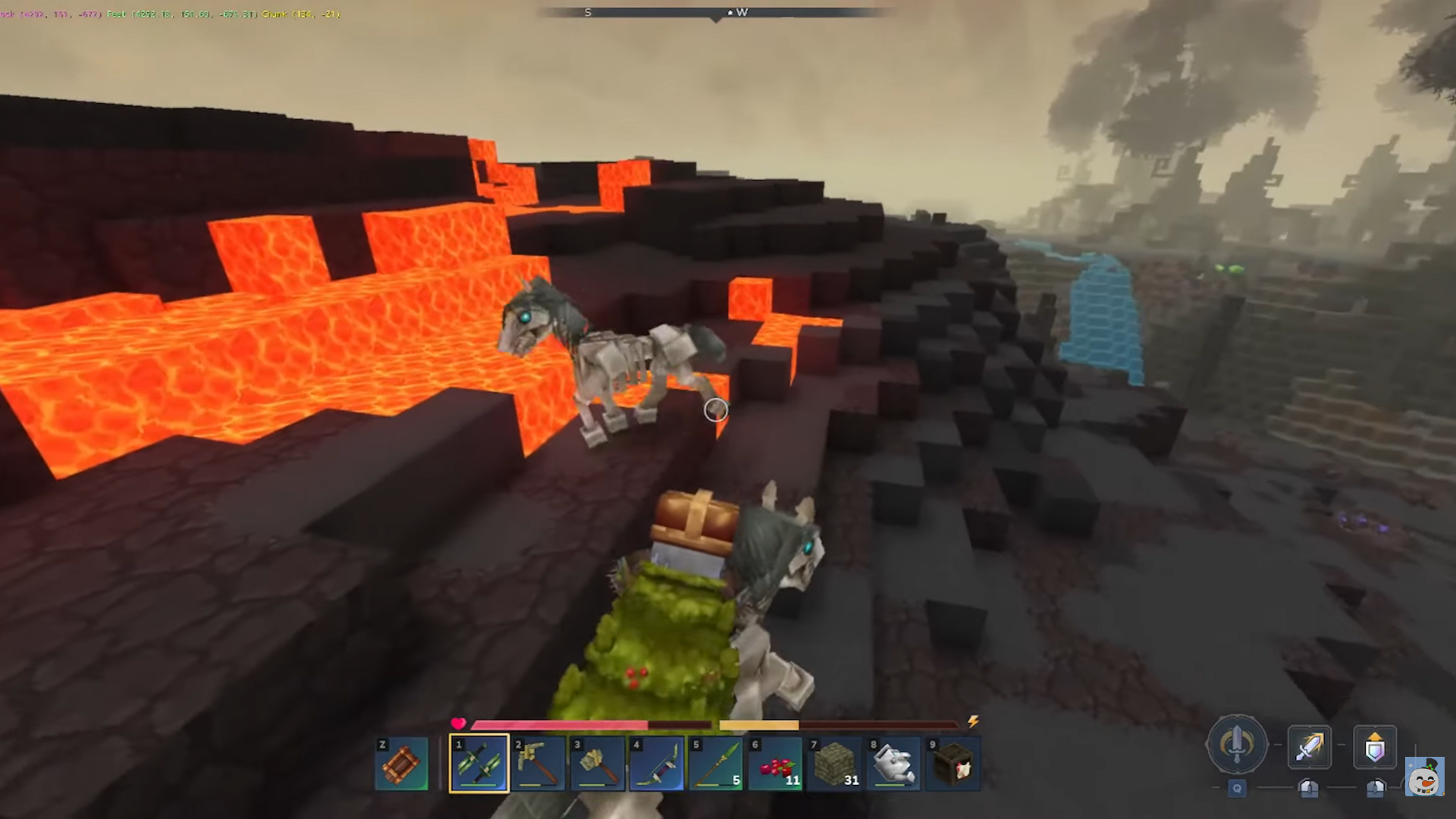This screenshot has height=819, width=1456.
Task: Choose the watering can slot
Action: pyautogui.click(x=893, y=763)
